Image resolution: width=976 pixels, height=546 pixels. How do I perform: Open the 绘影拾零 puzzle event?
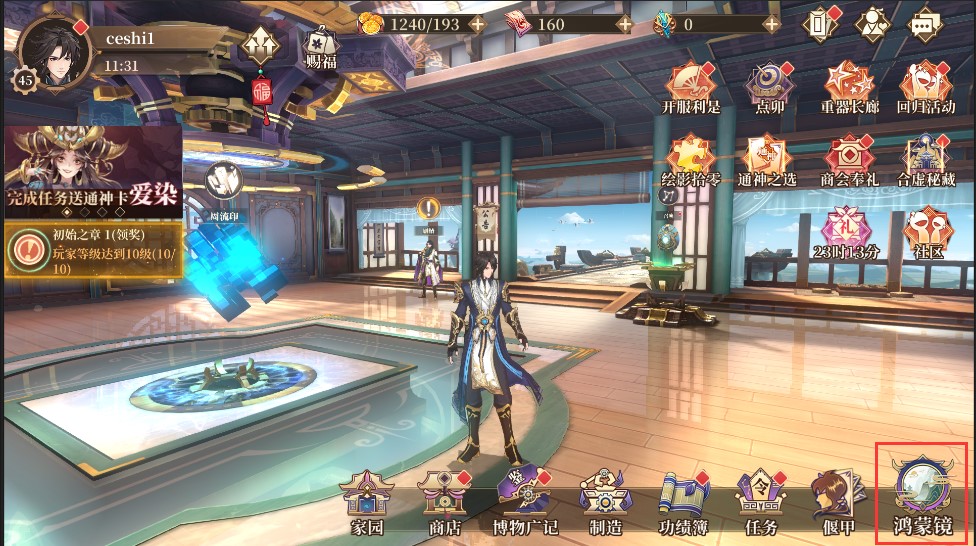click(x=691, y=160)
